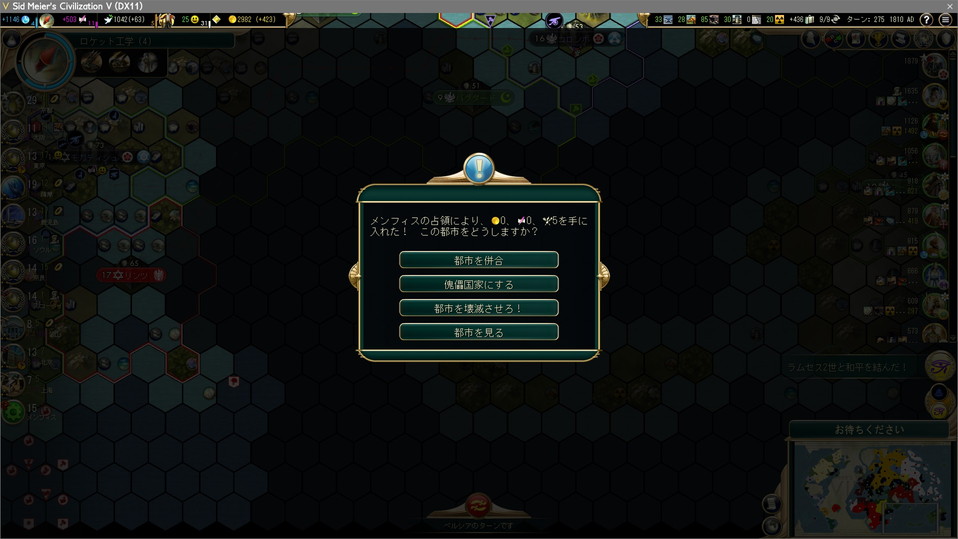
Task: Click 都市を見る to view the city
Action: 478,332
